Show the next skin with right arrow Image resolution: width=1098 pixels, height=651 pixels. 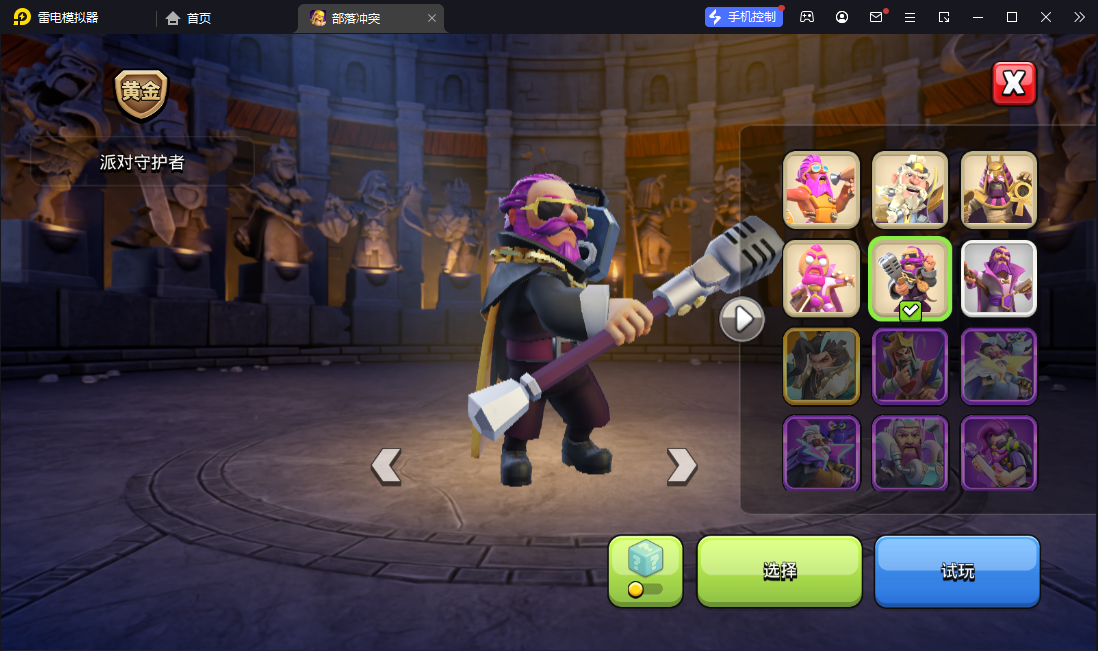(681, 466)
